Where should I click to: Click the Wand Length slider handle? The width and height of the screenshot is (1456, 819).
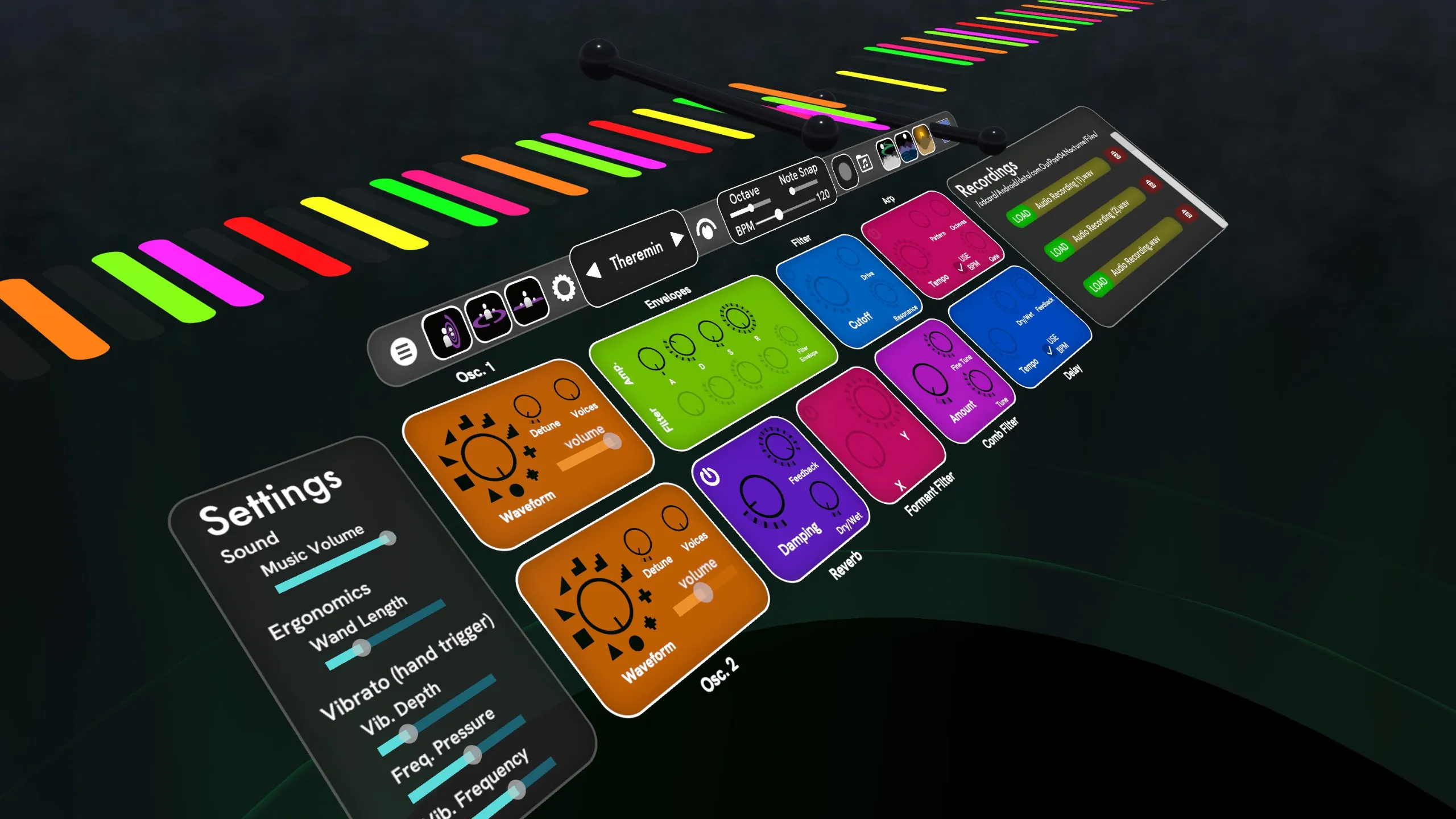361,647
